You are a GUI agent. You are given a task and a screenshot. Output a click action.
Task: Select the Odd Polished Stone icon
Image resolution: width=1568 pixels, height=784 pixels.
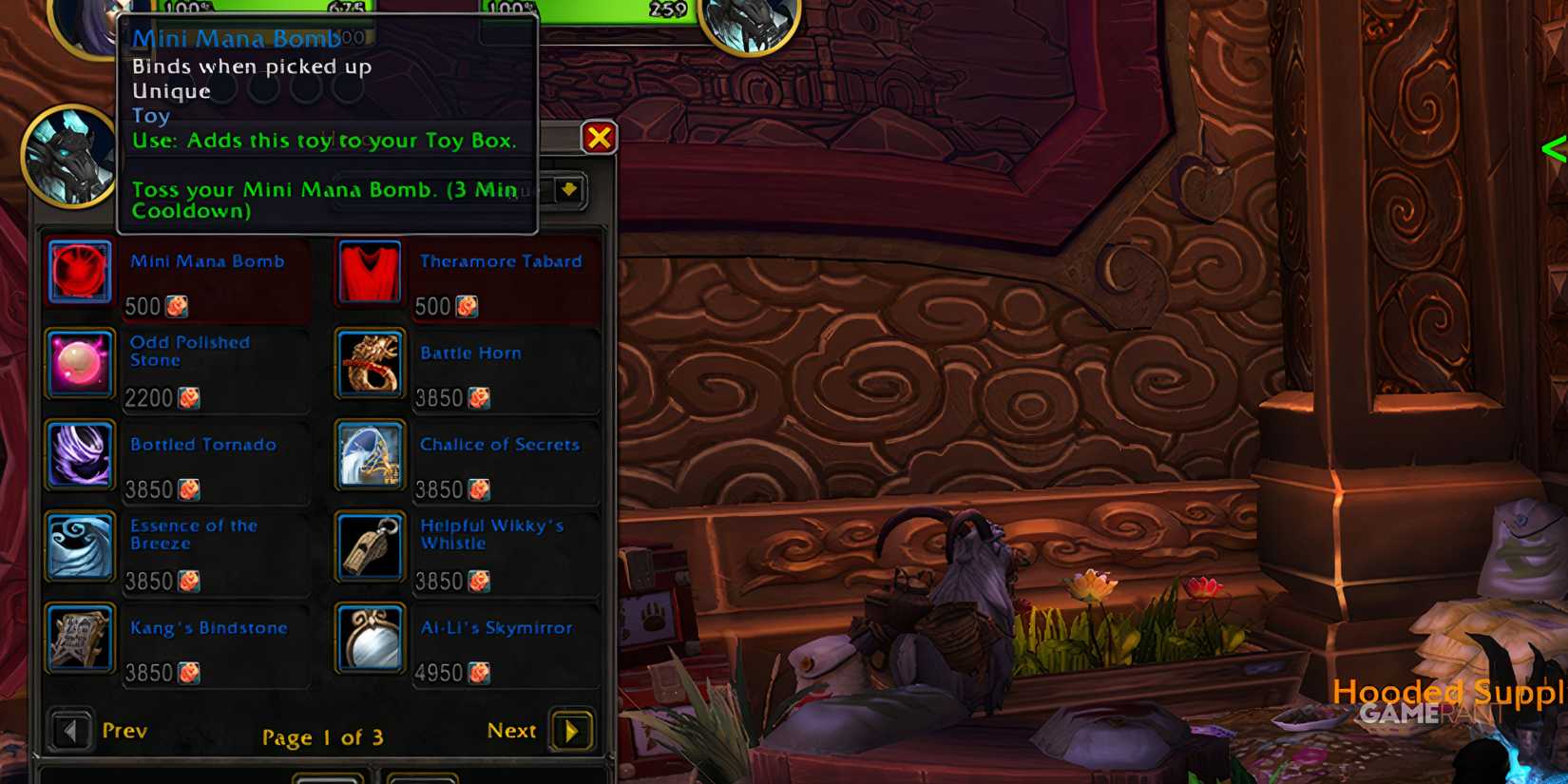(80, 364)
